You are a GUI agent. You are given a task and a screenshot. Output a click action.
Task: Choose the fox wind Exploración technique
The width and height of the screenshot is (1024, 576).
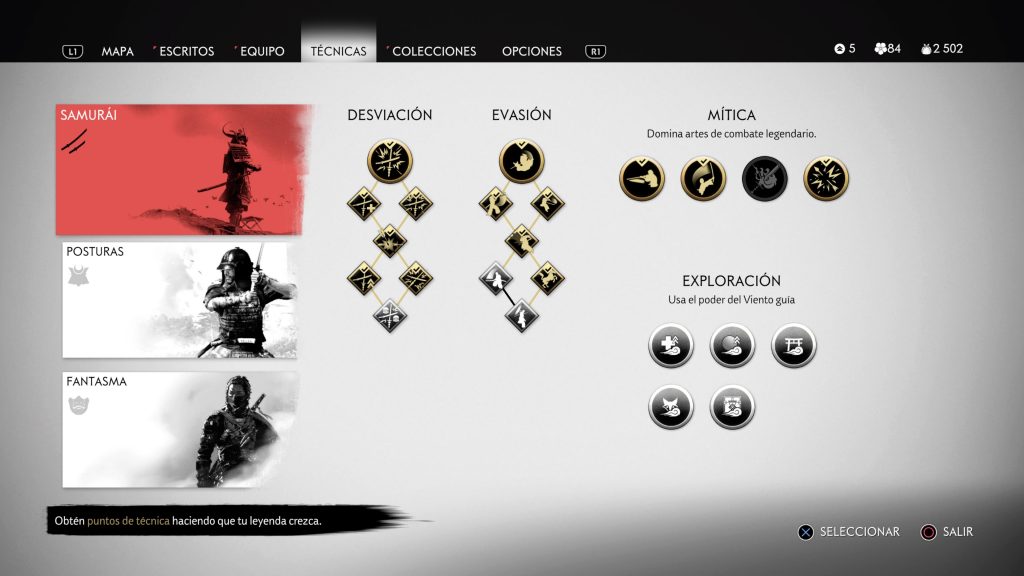tap(670, 407)
